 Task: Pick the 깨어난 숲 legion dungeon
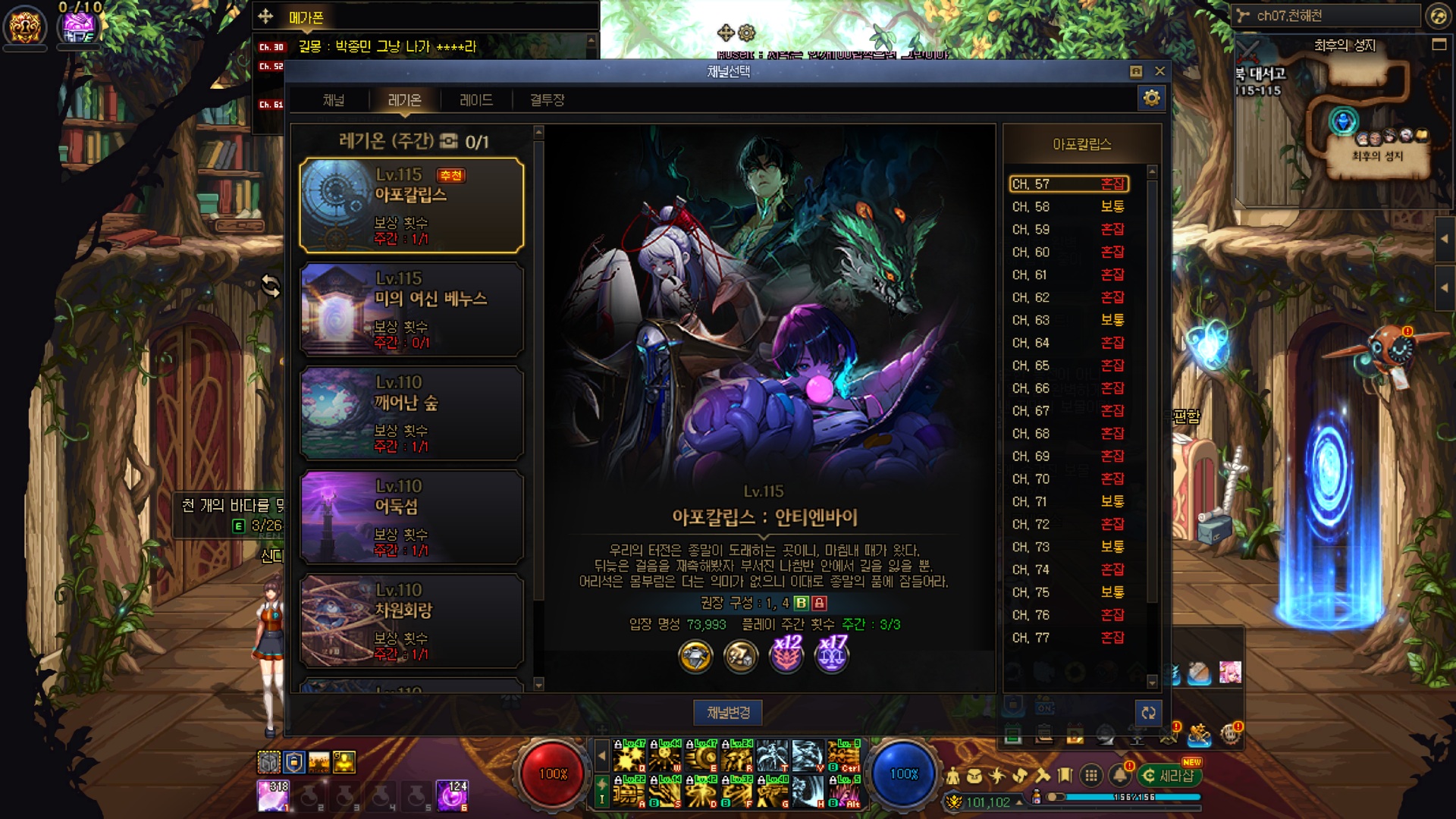[x=412, y=413]
